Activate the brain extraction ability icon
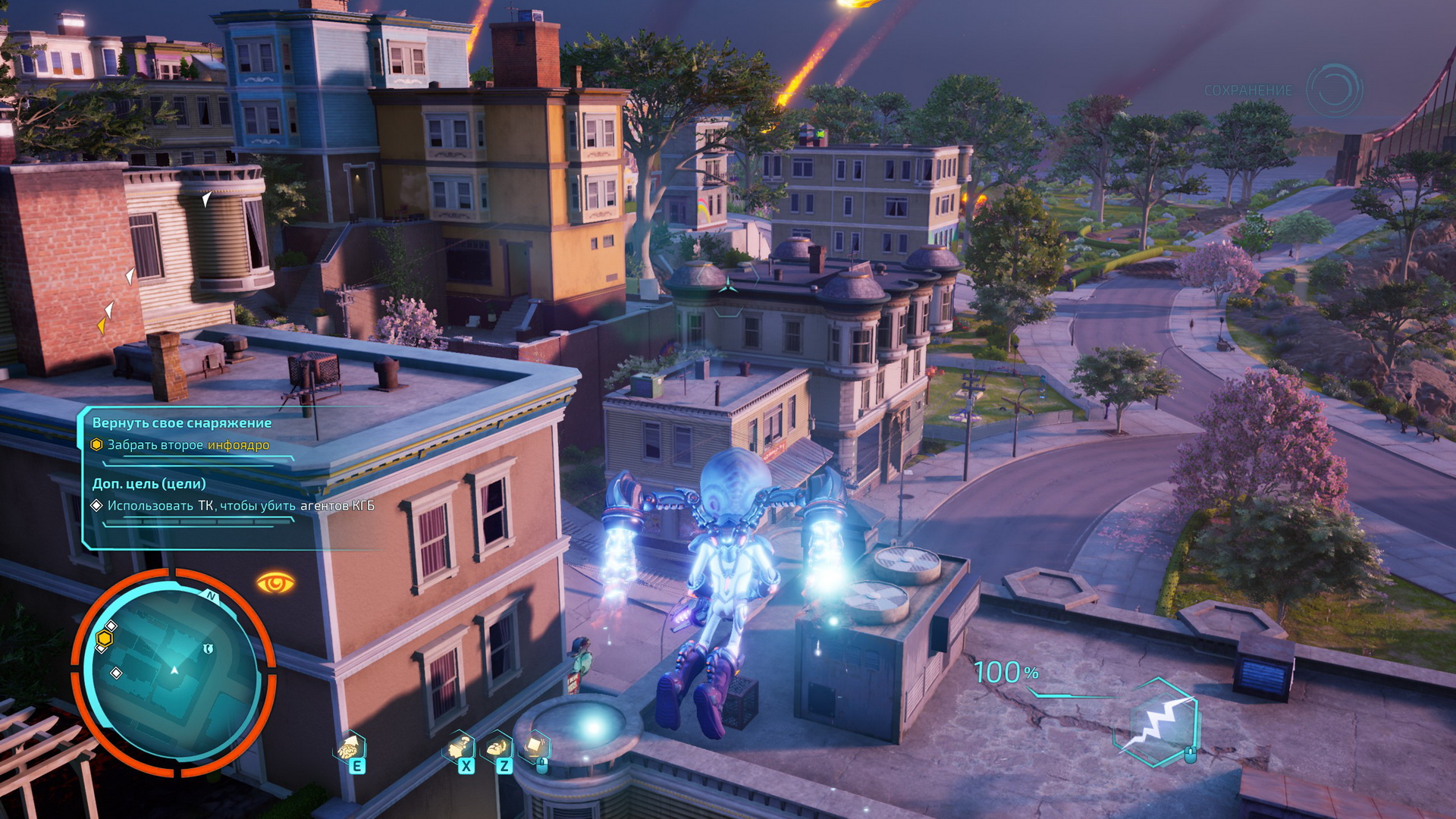This screenshot has width=1456, height=819. click(x=350, y=747)
